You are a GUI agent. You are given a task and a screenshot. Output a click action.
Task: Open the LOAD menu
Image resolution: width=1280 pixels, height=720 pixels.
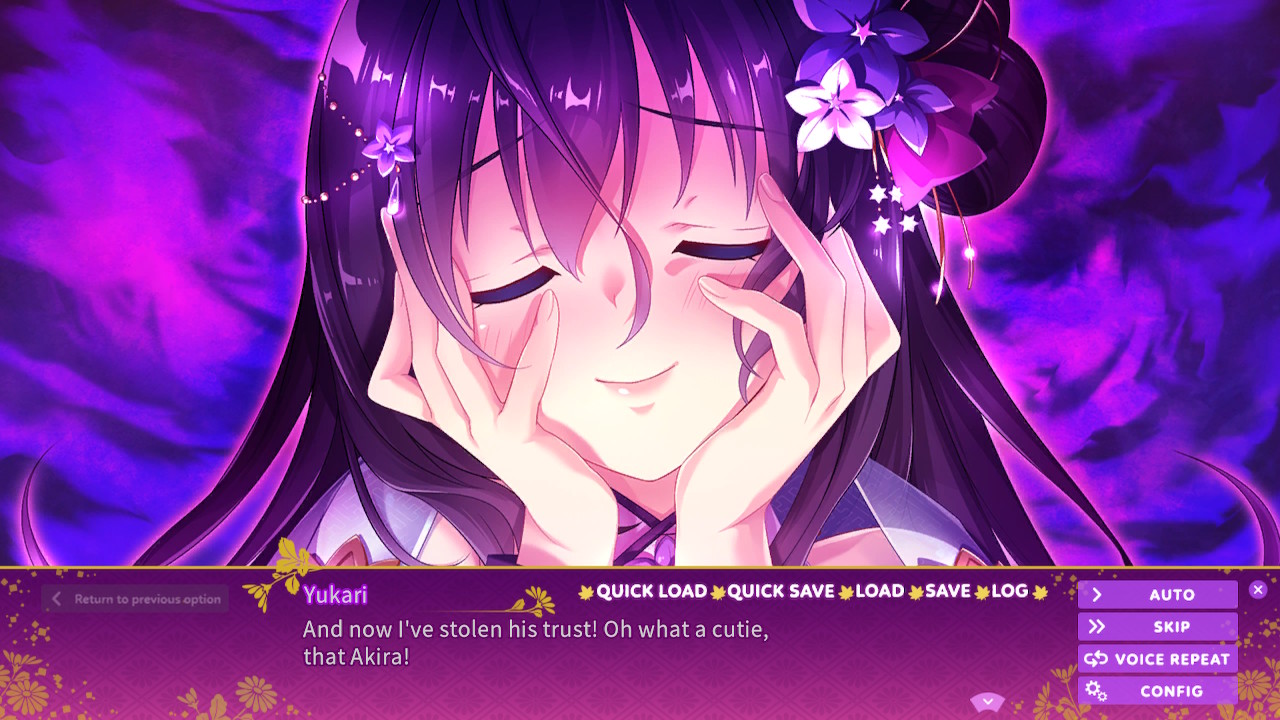coord(880,592)
